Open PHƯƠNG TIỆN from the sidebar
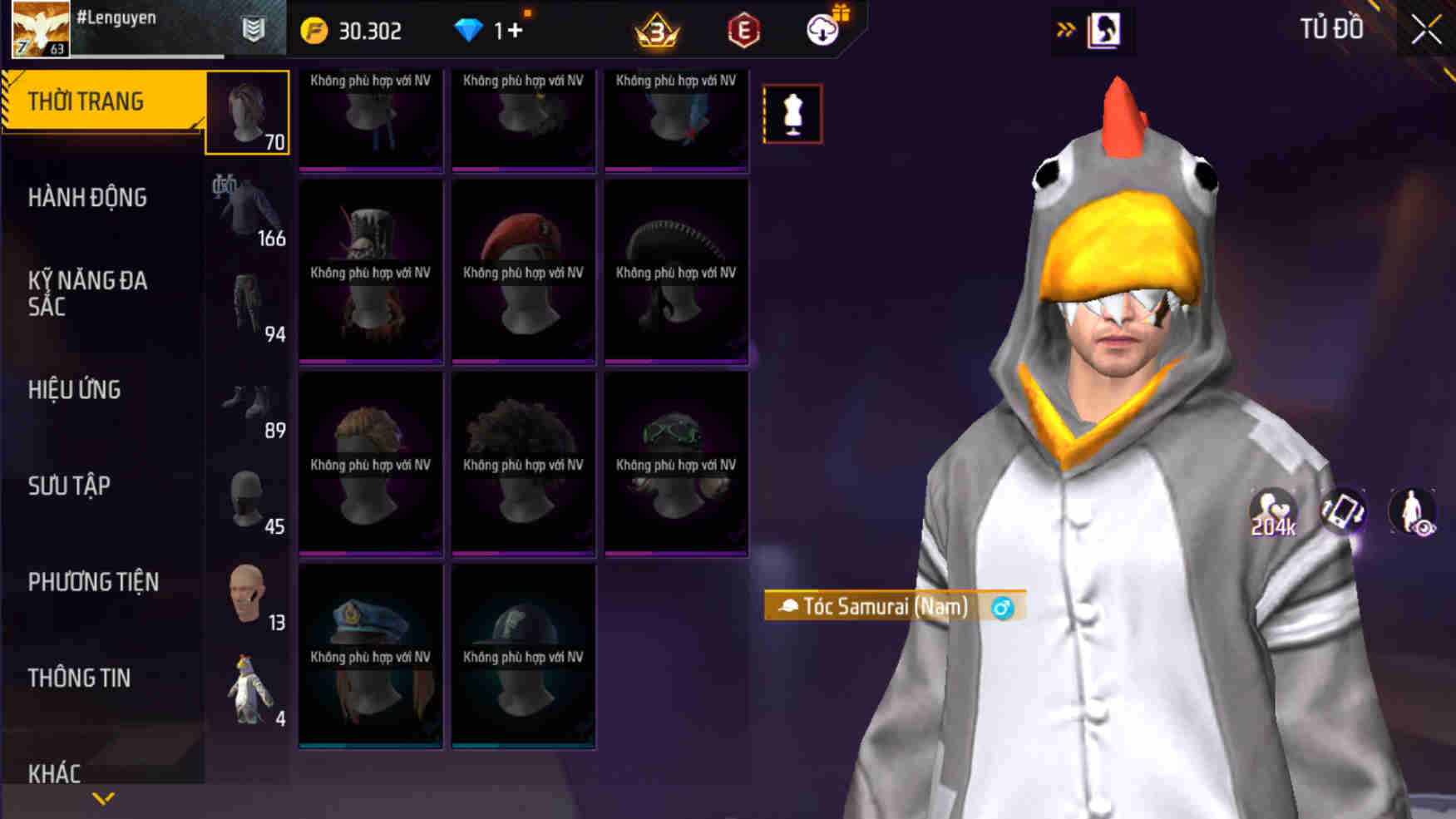The height and width of the screenshot is (819, 1456). (91, 582)
